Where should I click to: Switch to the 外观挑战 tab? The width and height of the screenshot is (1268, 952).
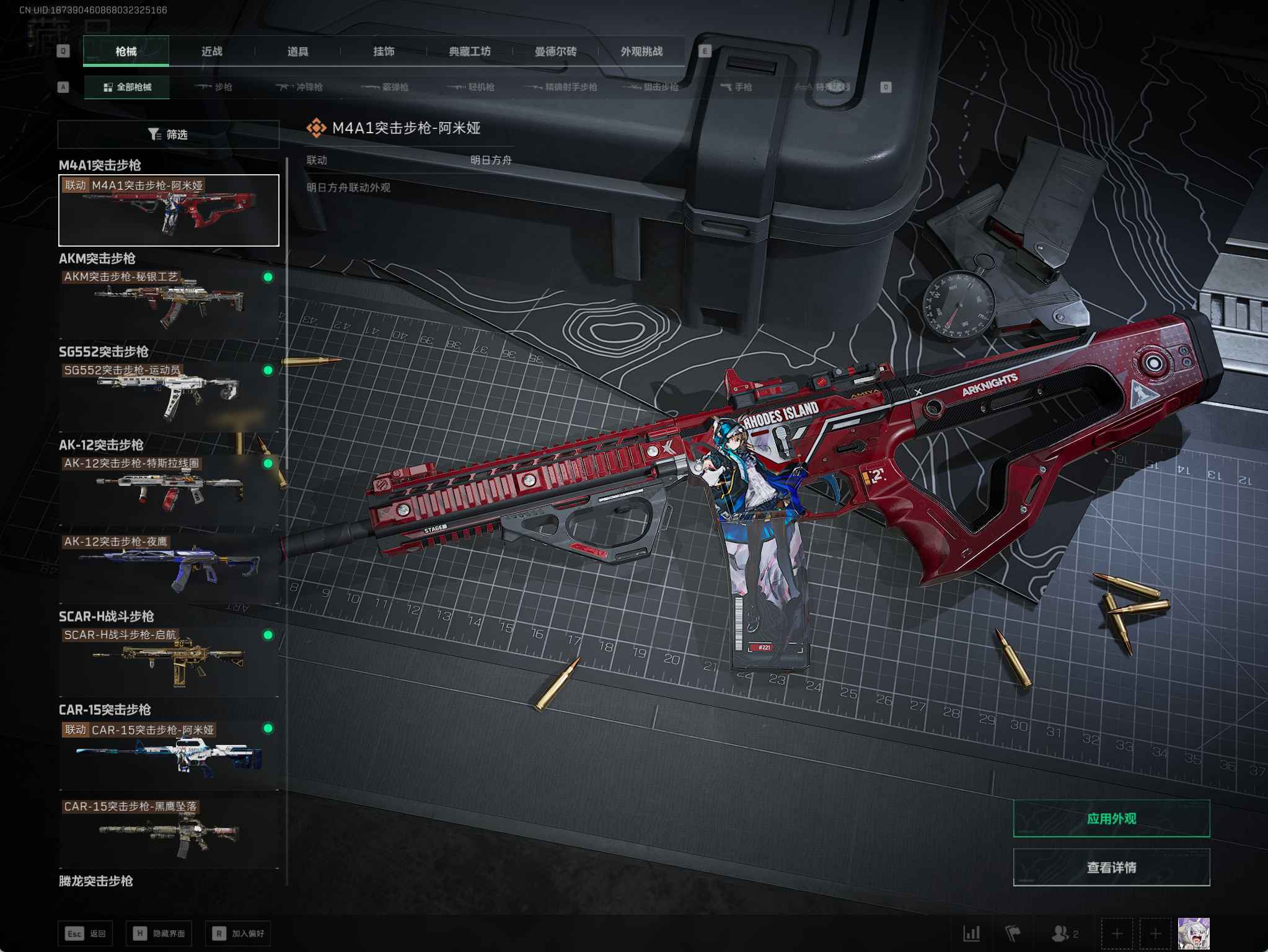coord(641,51)
